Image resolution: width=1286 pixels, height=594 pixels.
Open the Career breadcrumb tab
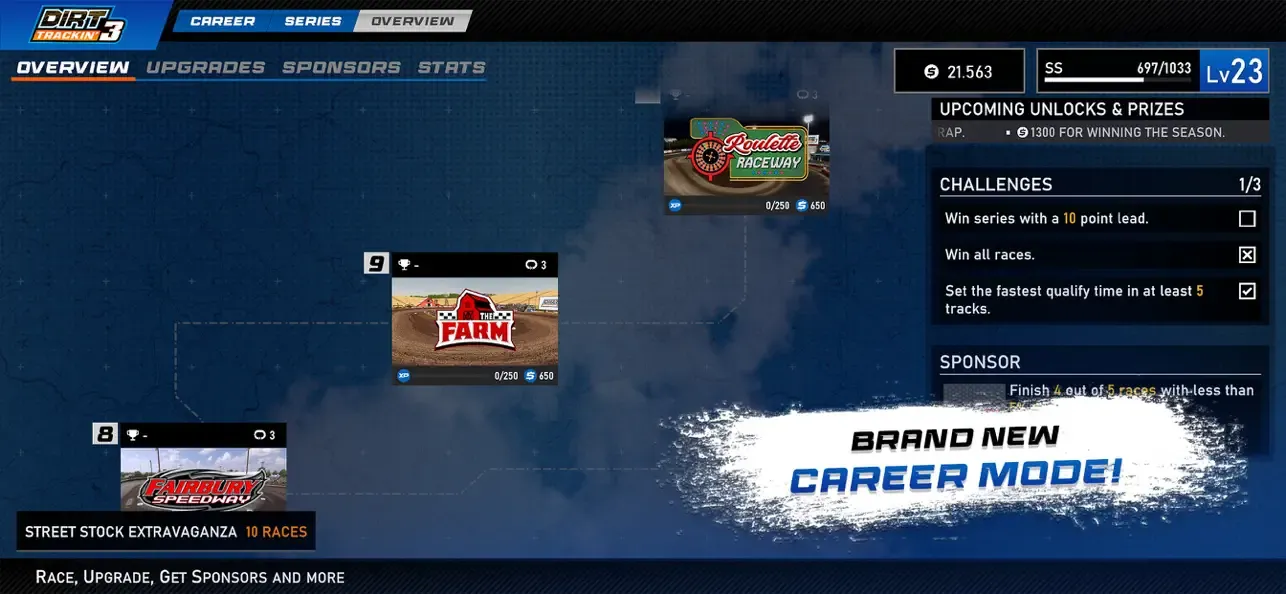(221, 21)
